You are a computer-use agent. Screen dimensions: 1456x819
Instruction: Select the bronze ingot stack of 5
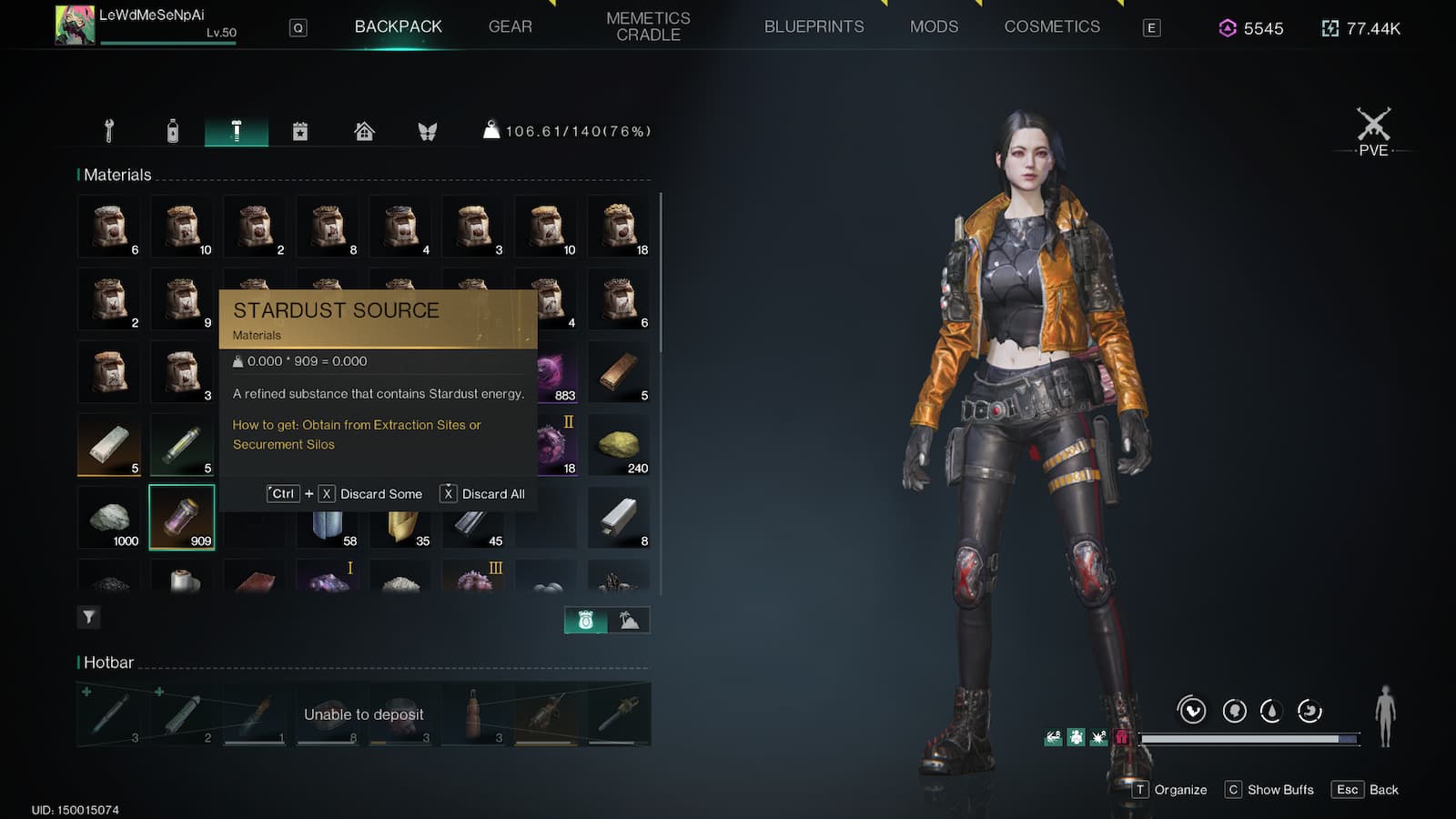point(619,371)
